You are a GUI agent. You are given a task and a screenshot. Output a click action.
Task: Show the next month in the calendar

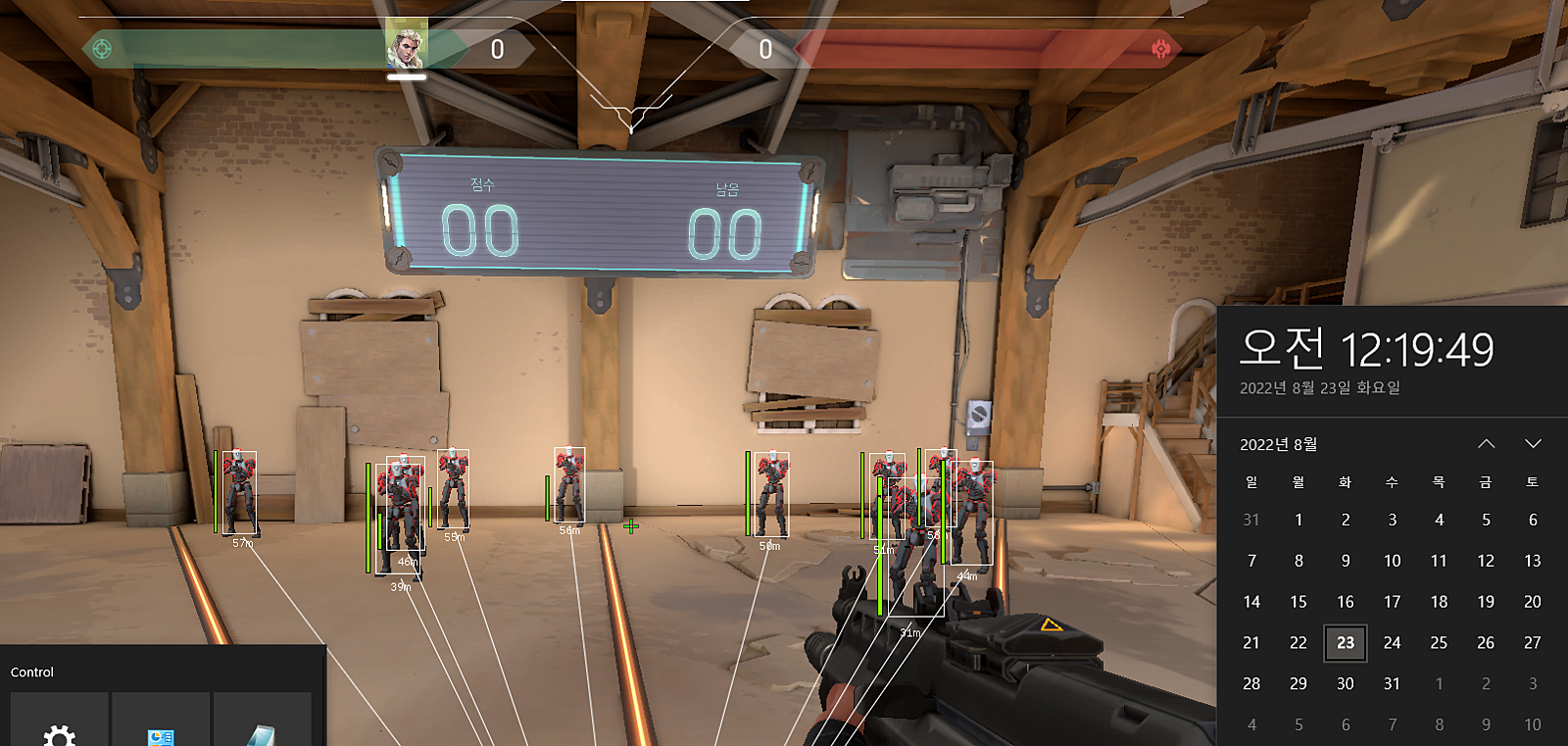point(1533,444)
